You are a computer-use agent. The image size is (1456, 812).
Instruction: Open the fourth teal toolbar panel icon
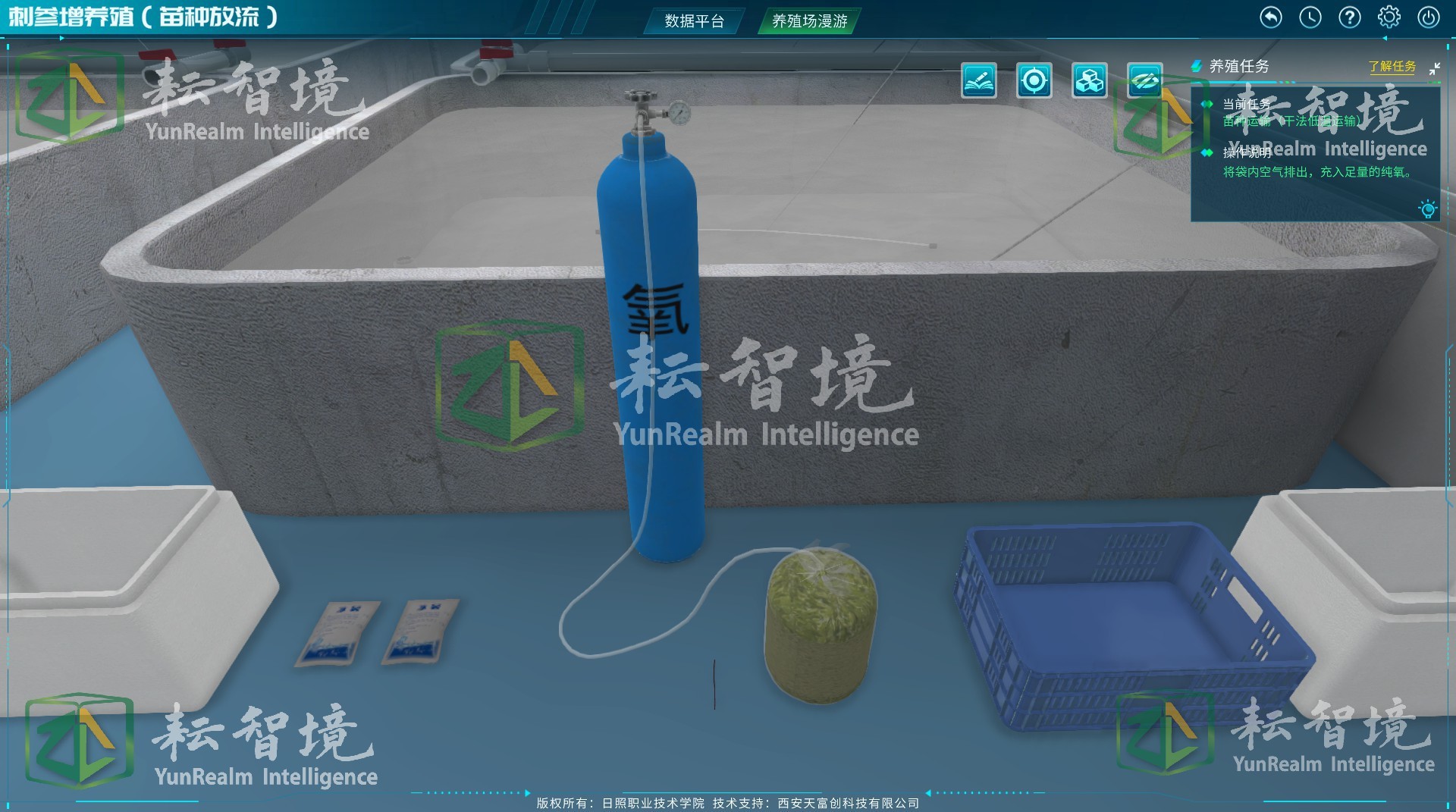(1145, 81)
